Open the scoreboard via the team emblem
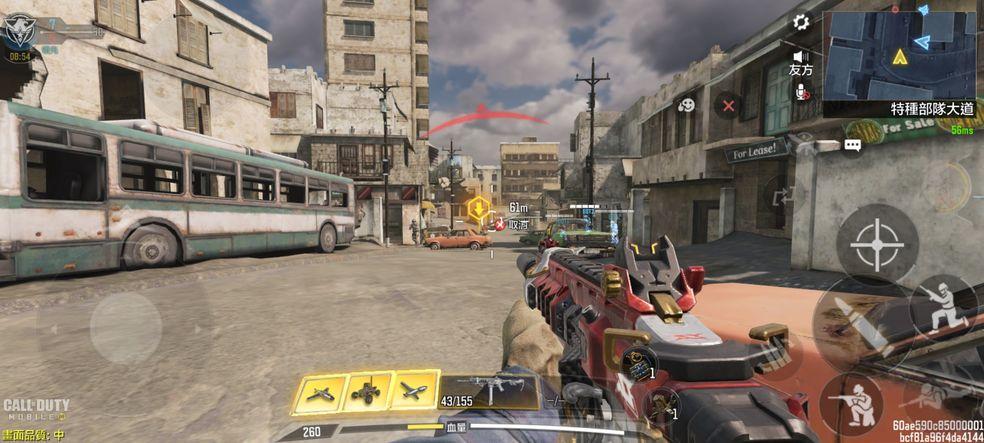This screenshot has height=443, width=984. pos(18,32)
